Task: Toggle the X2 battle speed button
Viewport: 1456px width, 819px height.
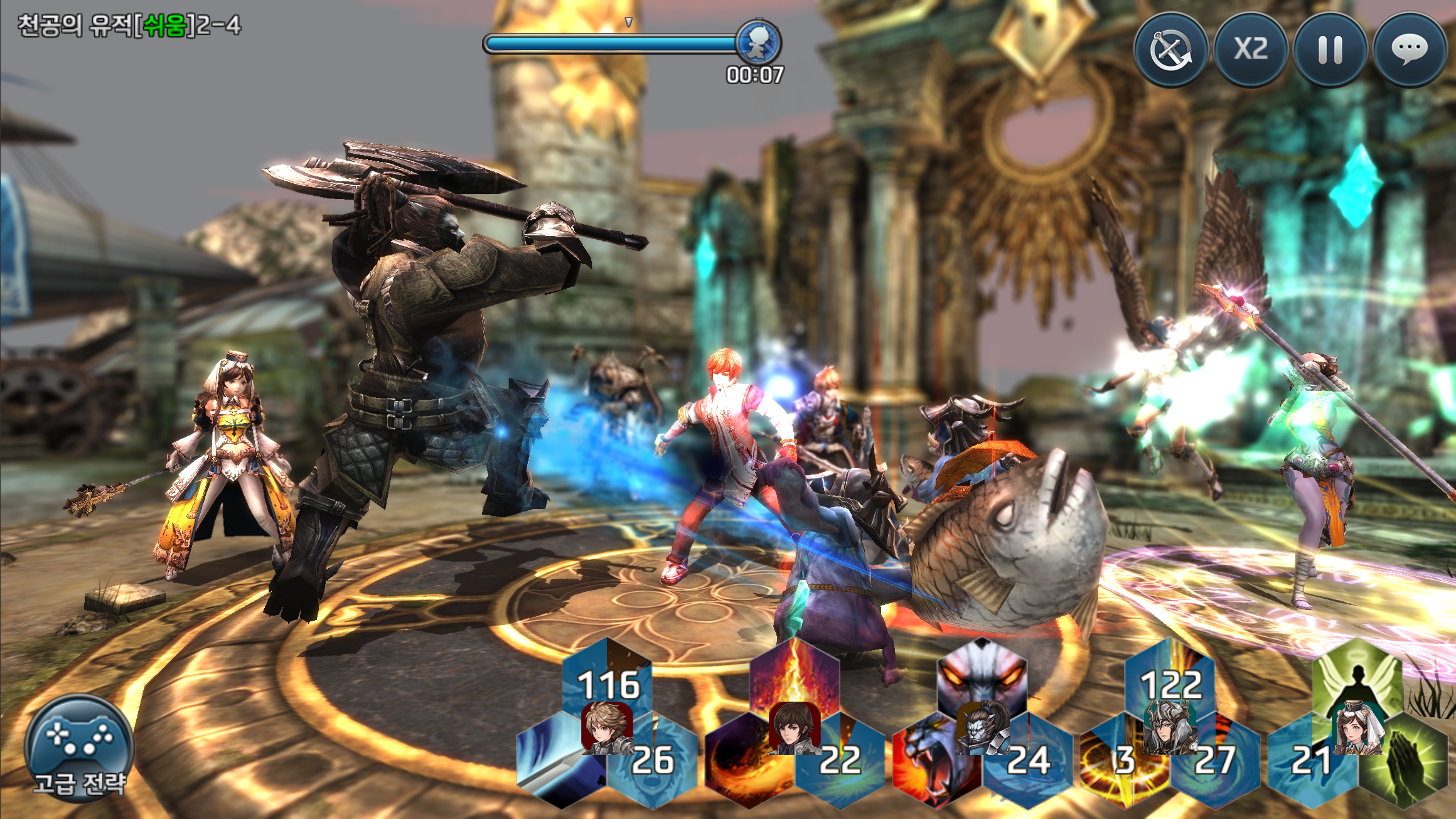Action: (x=1250, y=50)
